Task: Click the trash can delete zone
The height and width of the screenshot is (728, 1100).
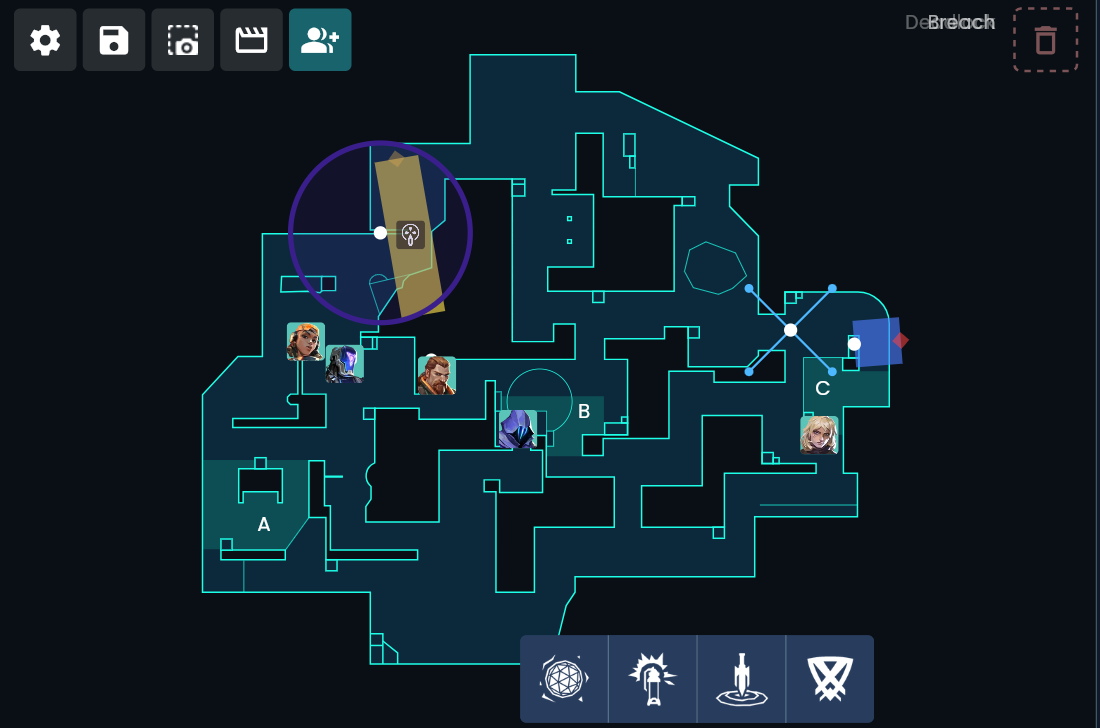Action: [1045, 40]
